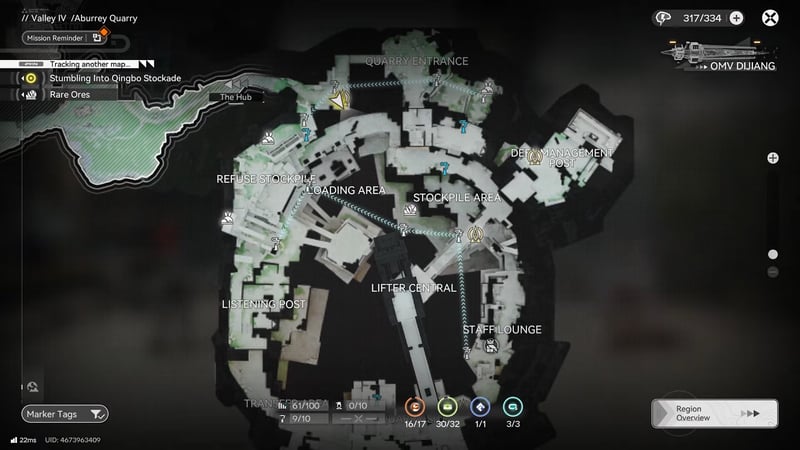Zoom out the map with minus button

point(772,272)
